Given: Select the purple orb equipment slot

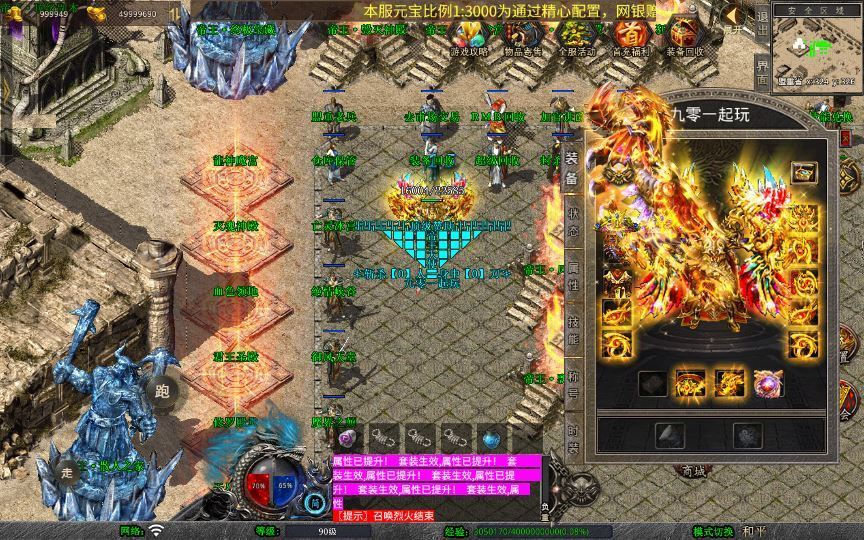Looking at the screenshot, I should point(769,383).
